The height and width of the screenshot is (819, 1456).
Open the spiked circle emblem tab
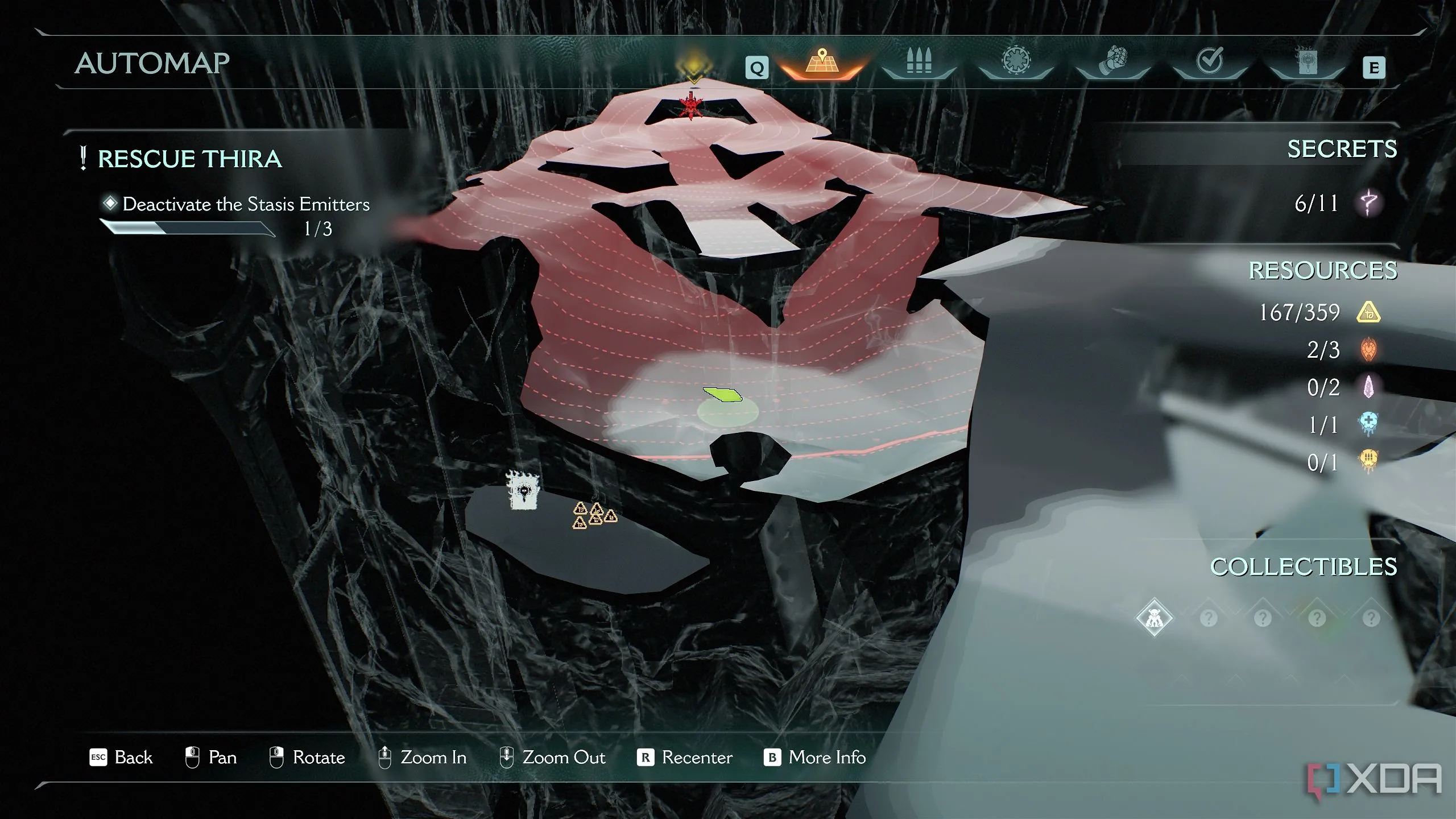pos(1016,61)
